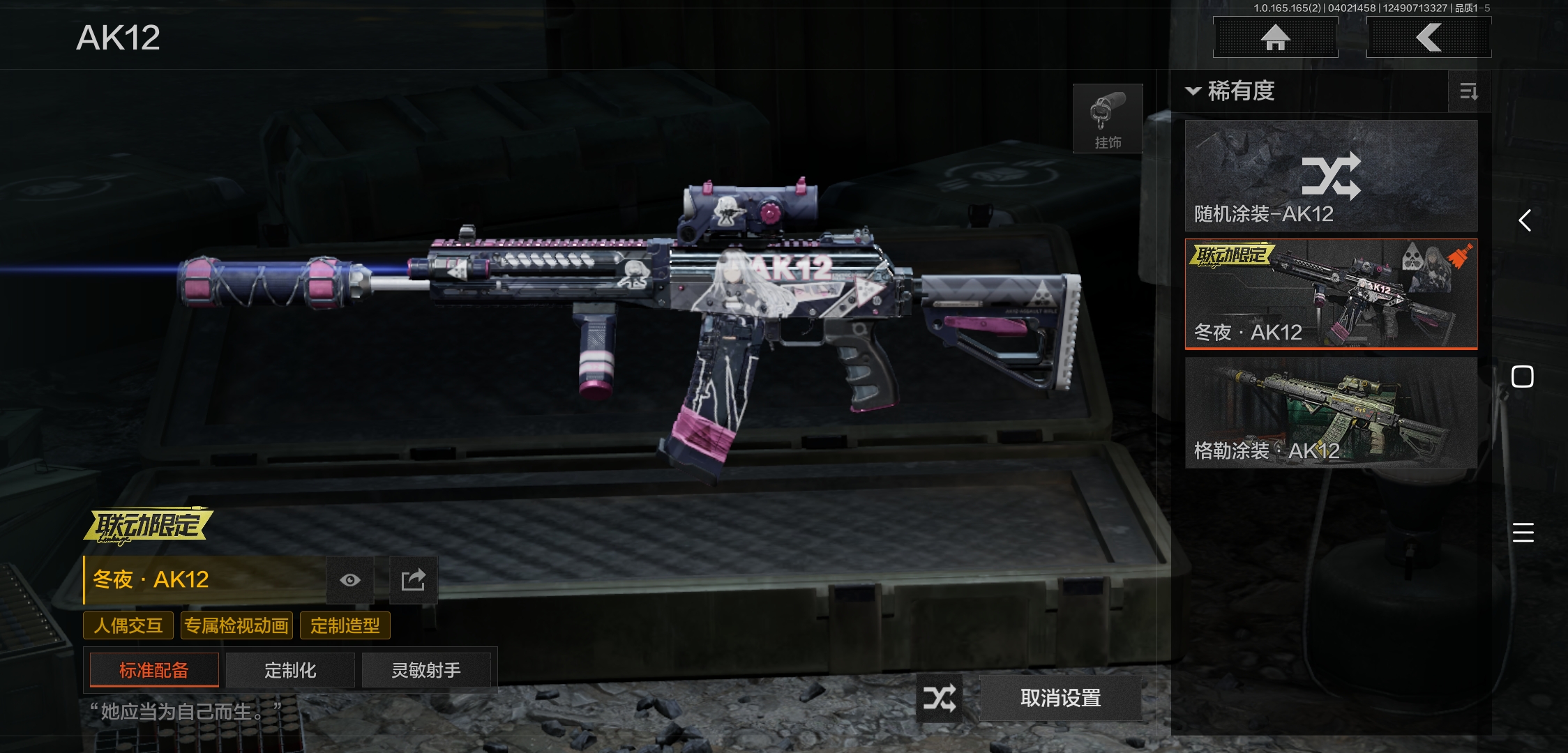Viewport: 1568px width, 753px height.
Task: Click the shuffle button beside 取消设置
Action: coord(939,698)
